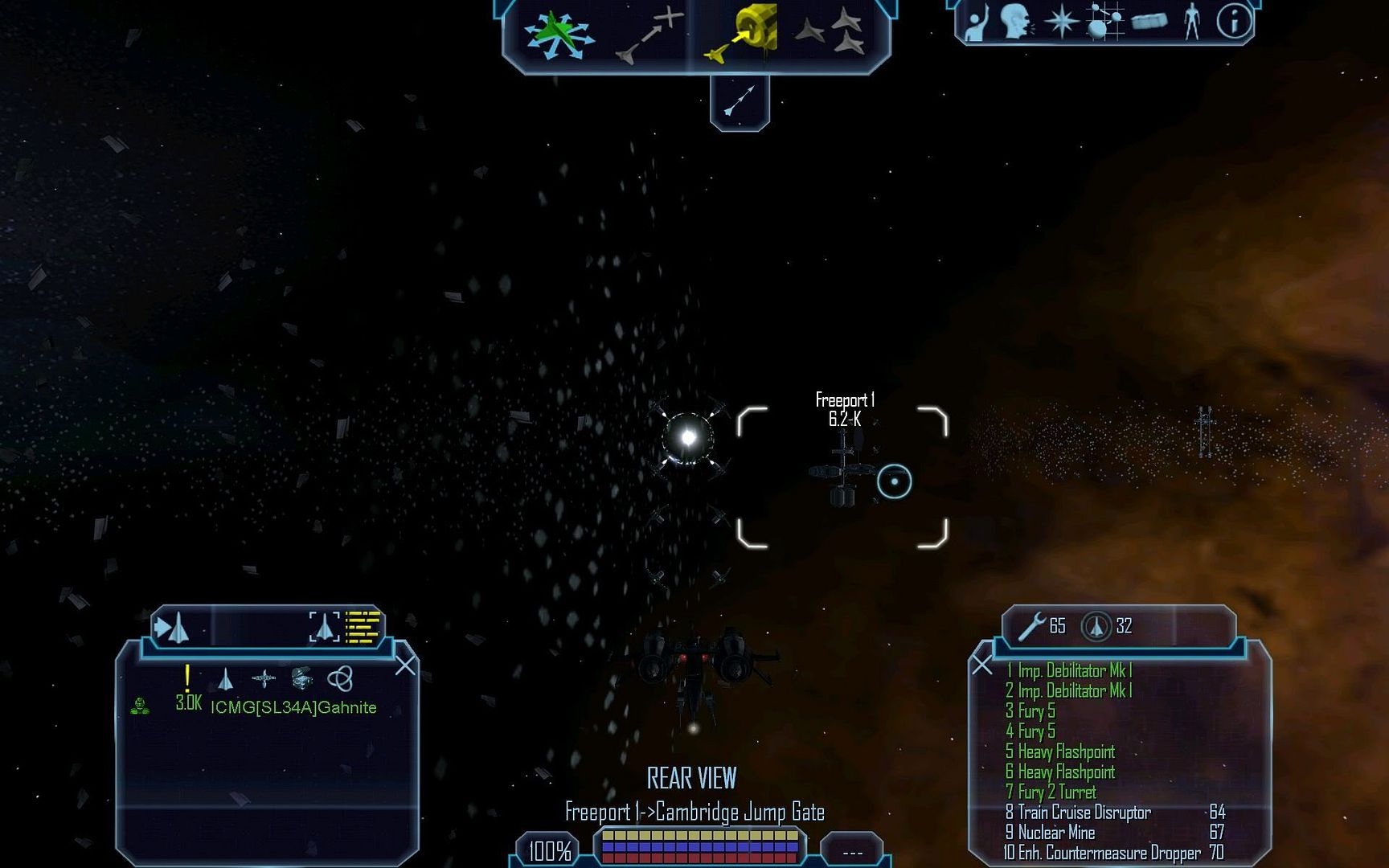
Task: Close the contact list panel
Action: [405, 665]
